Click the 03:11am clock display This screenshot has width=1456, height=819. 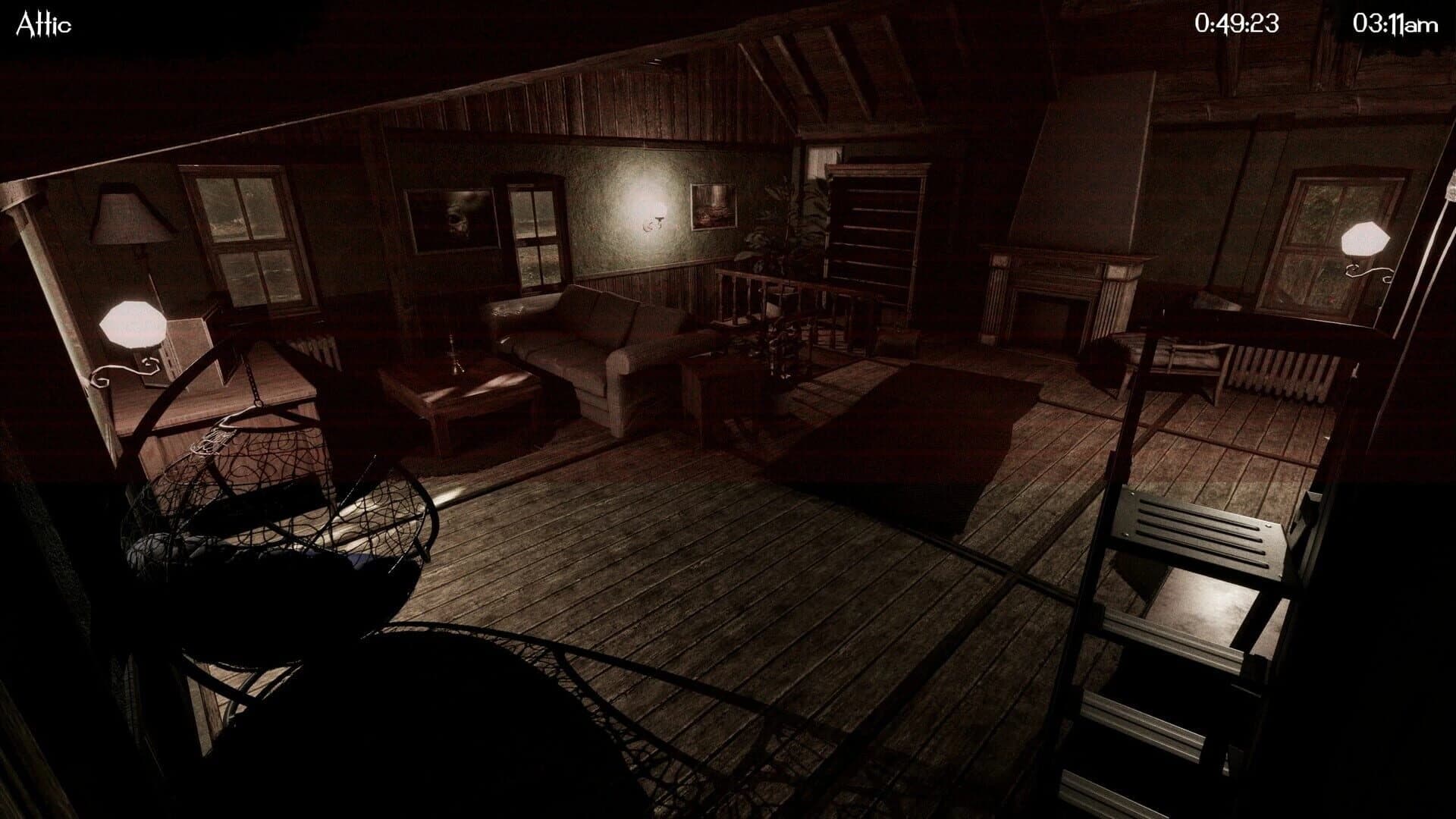tap(1395, 21)
